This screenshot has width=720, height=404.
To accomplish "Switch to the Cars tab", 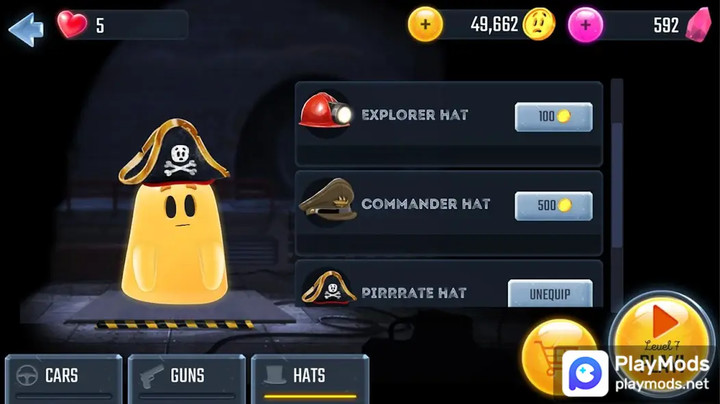I will tap(63, 377).
